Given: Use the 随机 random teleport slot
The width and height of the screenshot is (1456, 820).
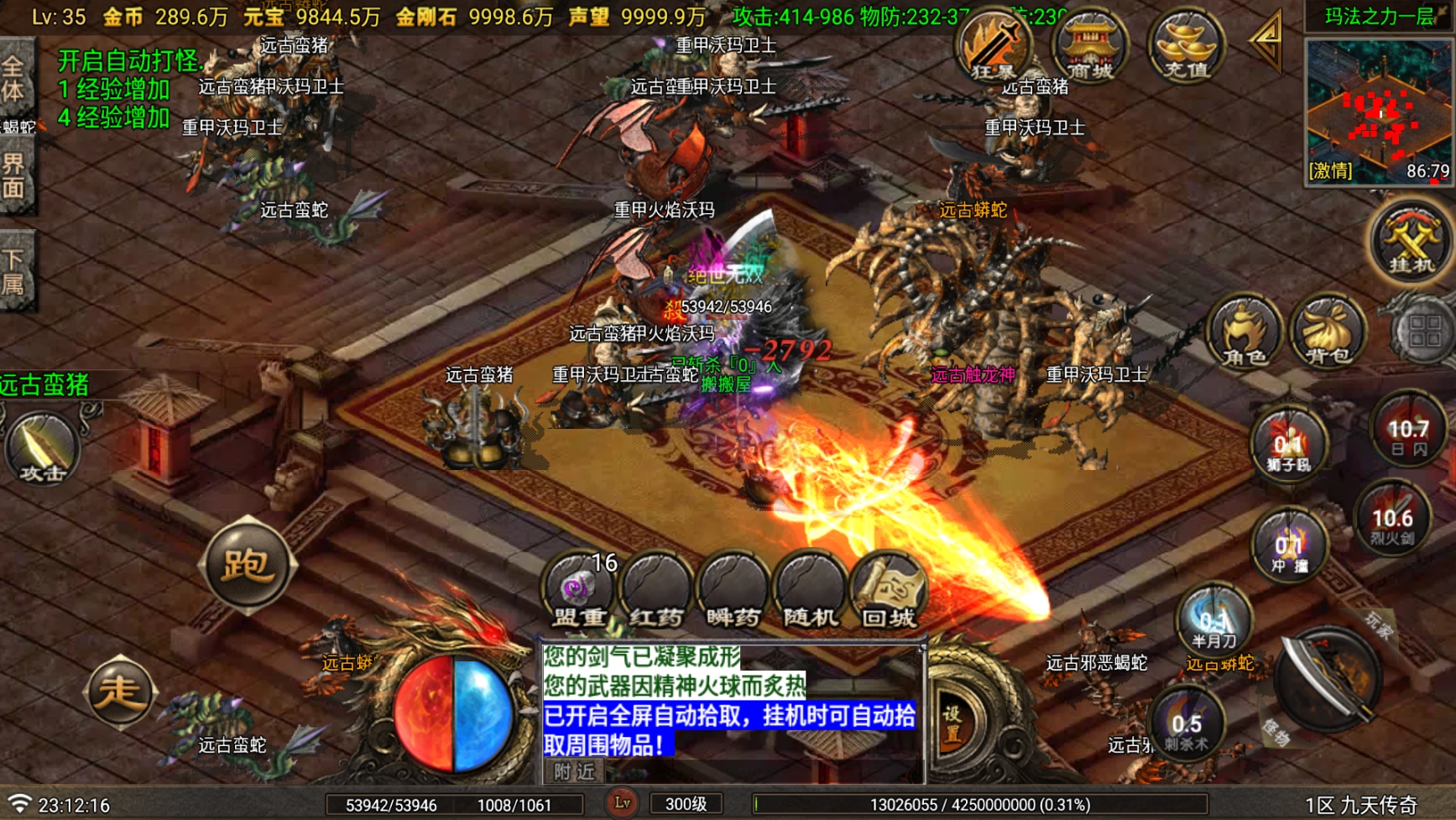Looking at the screenshot, I should (x=810, y=592).
